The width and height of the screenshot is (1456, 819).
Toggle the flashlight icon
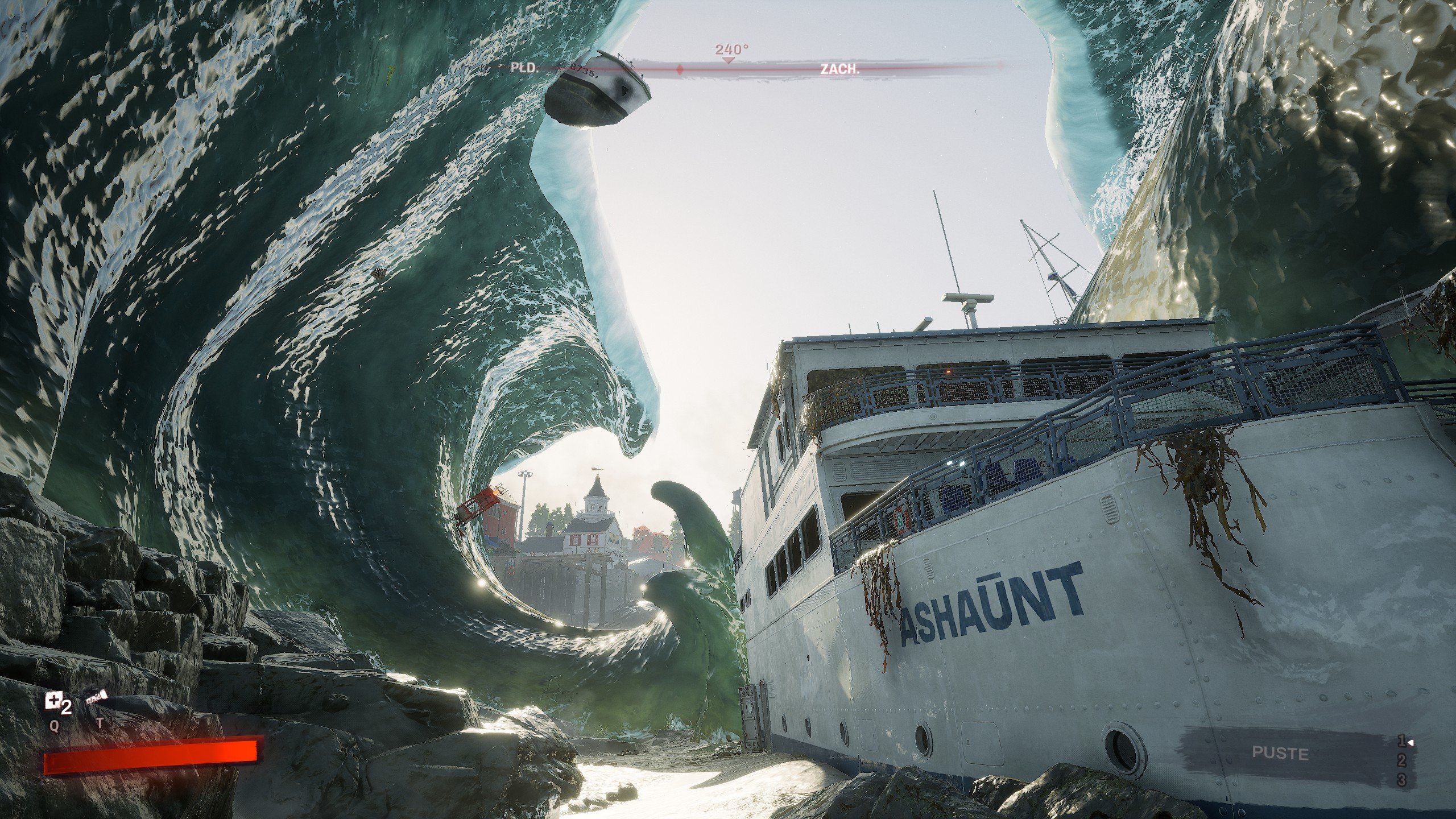(x=97, y=699)
